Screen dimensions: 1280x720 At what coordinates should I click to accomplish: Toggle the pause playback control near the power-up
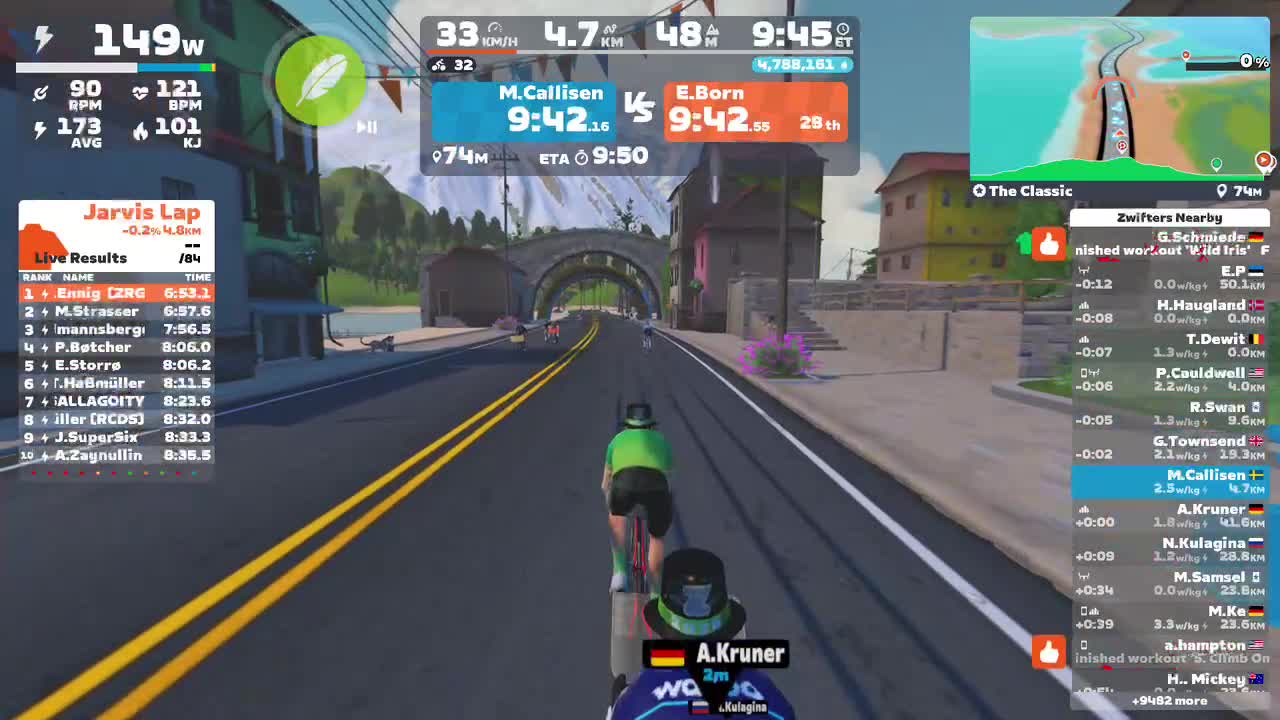366,127
